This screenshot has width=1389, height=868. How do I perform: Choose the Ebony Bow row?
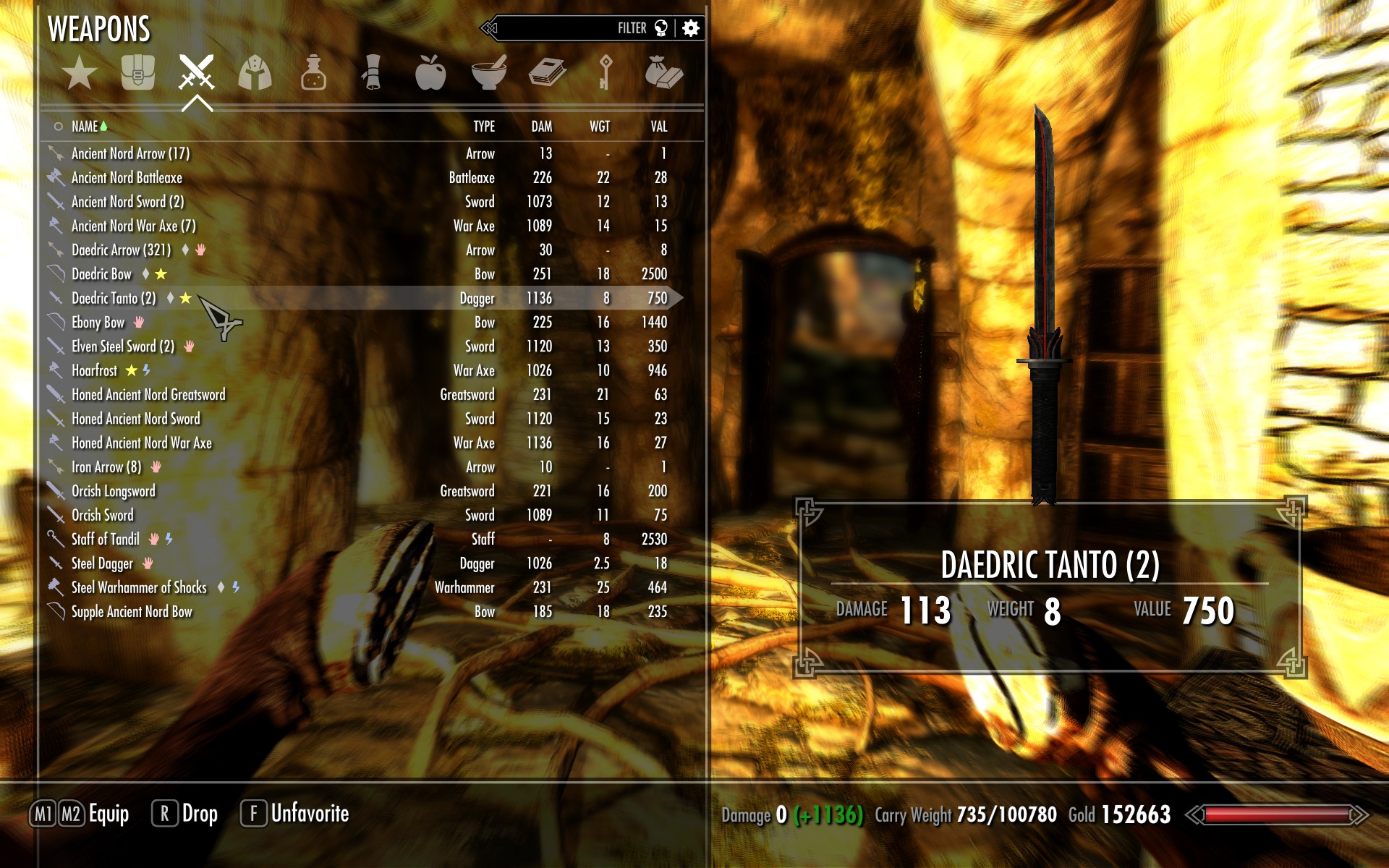click(x=98, y=323)
